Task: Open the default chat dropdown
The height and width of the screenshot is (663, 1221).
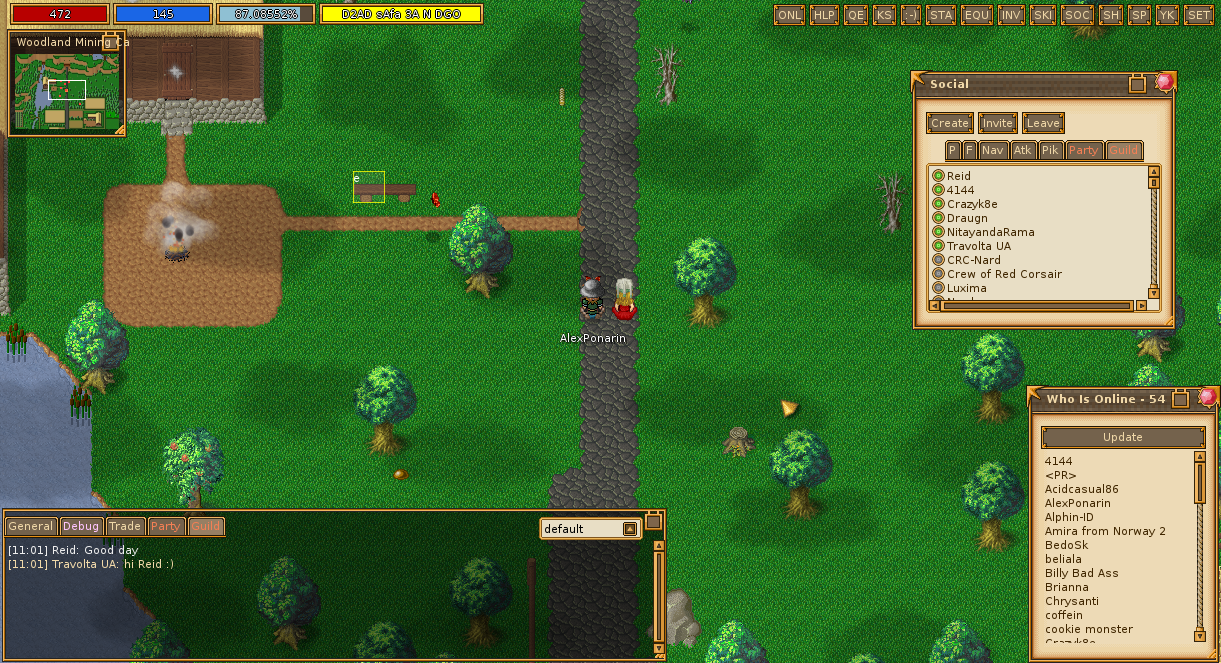Action: click(x=630, y=529)
